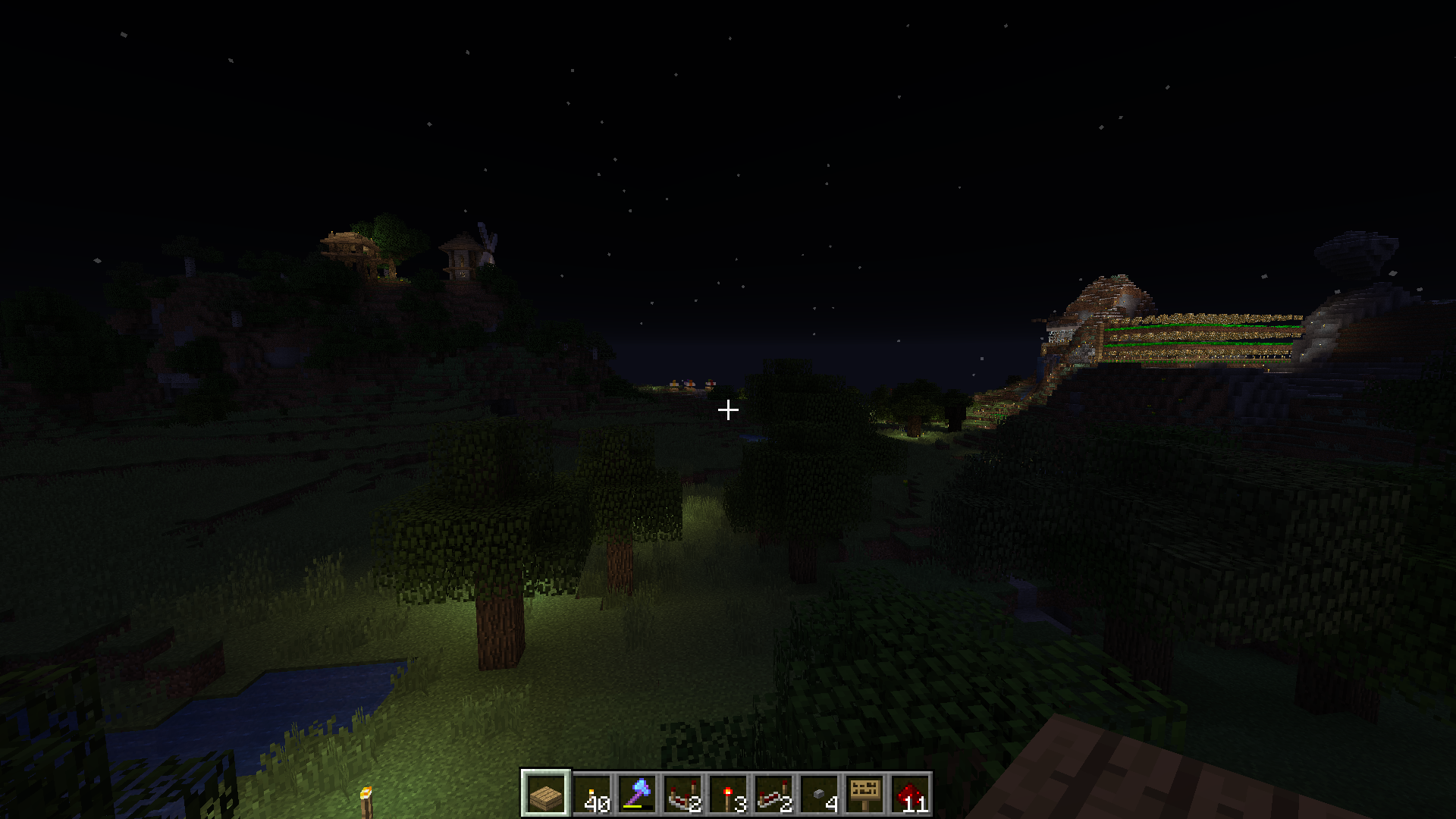The height and width of the screenshot is (819, 1456).
Task: Select the wooden sign item in the hotbar
Action: 867,795
